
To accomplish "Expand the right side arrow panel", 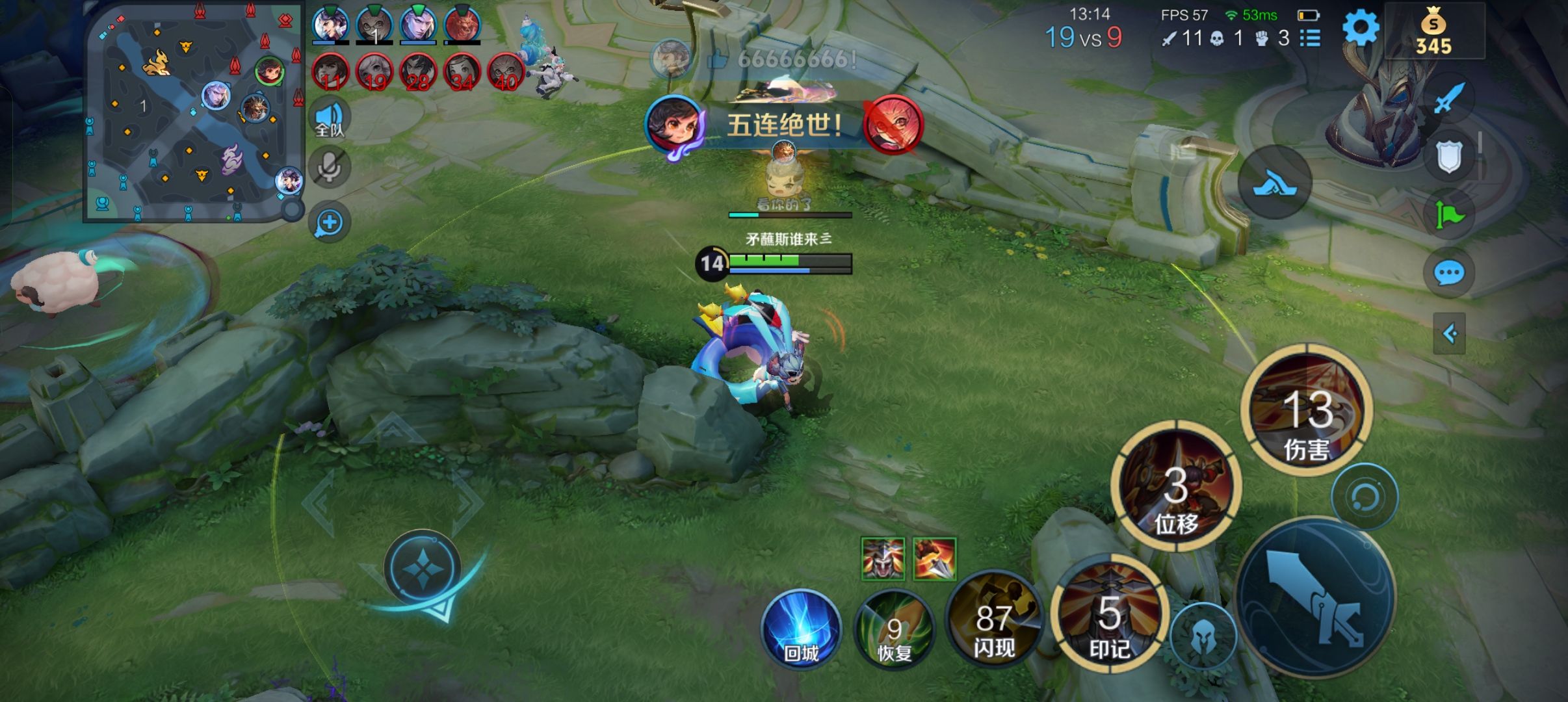I will (1449, 334).
